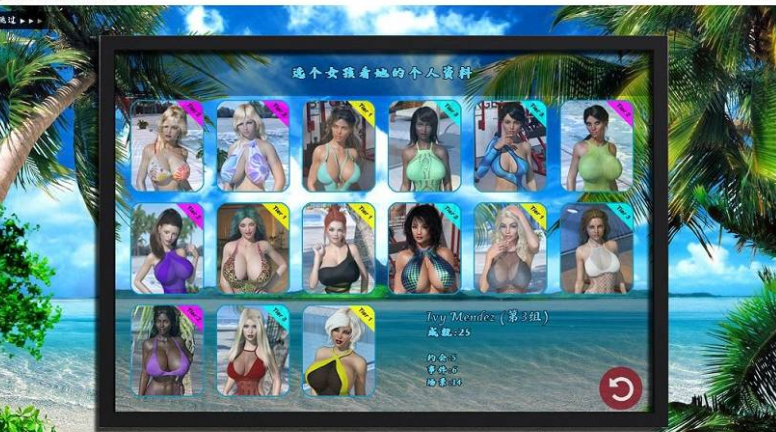View the blonde in grey sheer top

510,248
